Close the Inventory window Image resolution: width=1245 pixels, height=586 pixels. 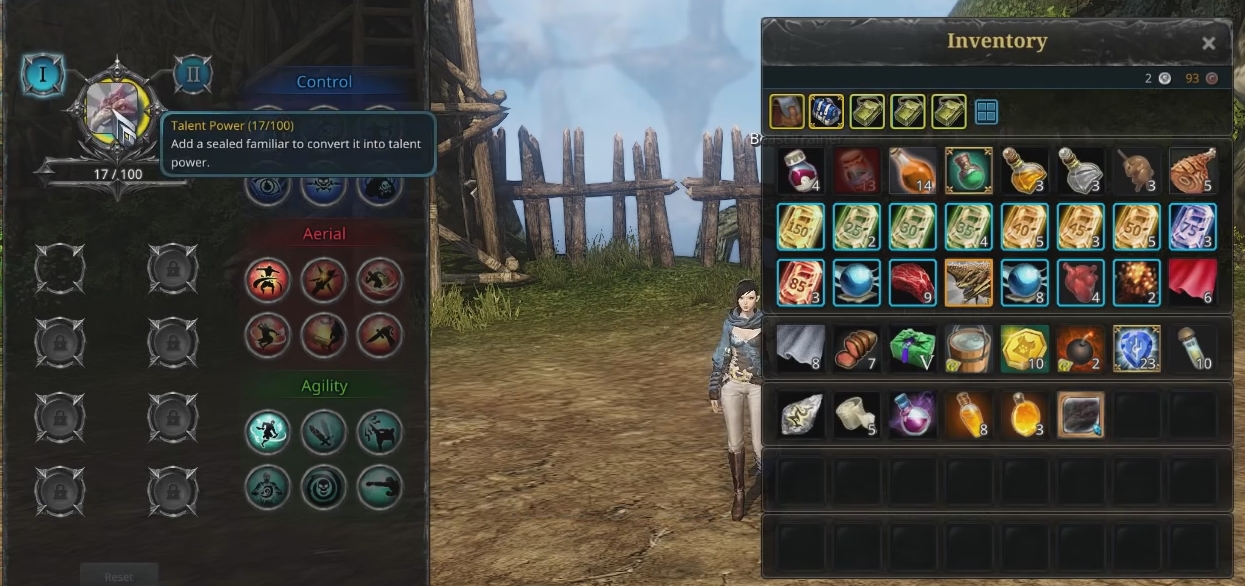pyautogui.click(x=1208, y=43)
